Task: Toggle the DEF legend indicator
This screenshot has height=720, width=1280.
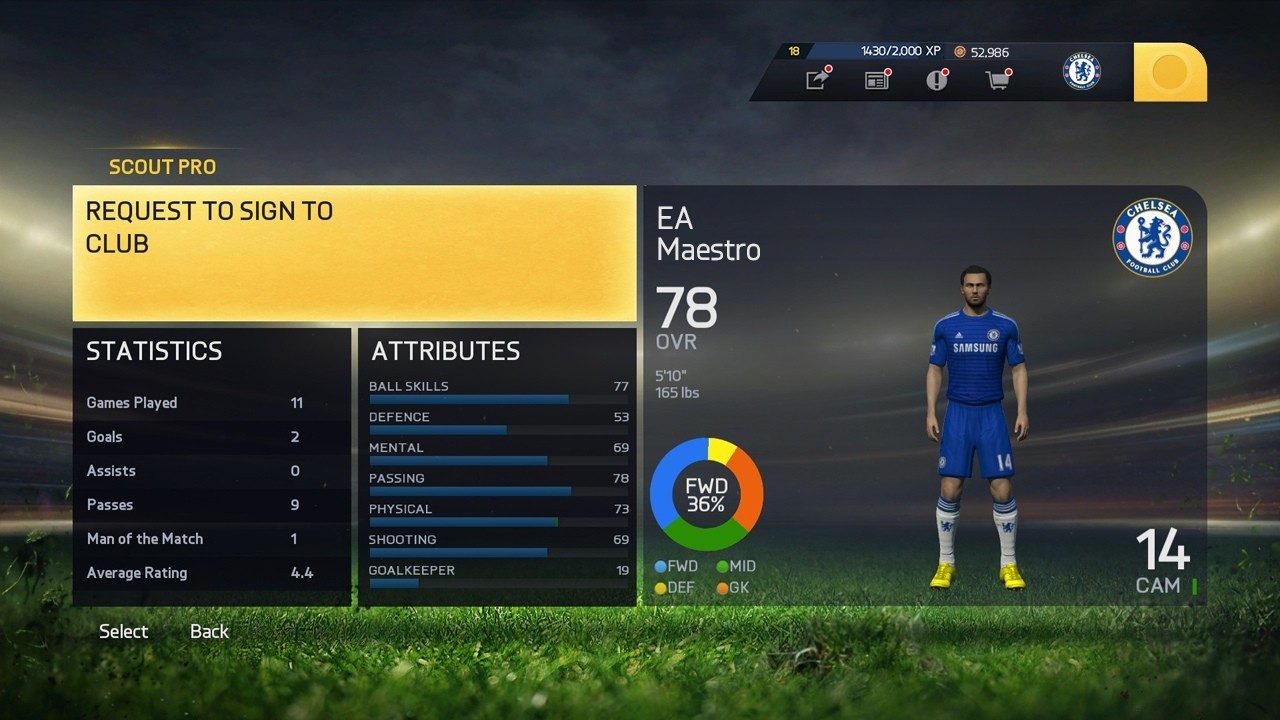Action: 659,588
